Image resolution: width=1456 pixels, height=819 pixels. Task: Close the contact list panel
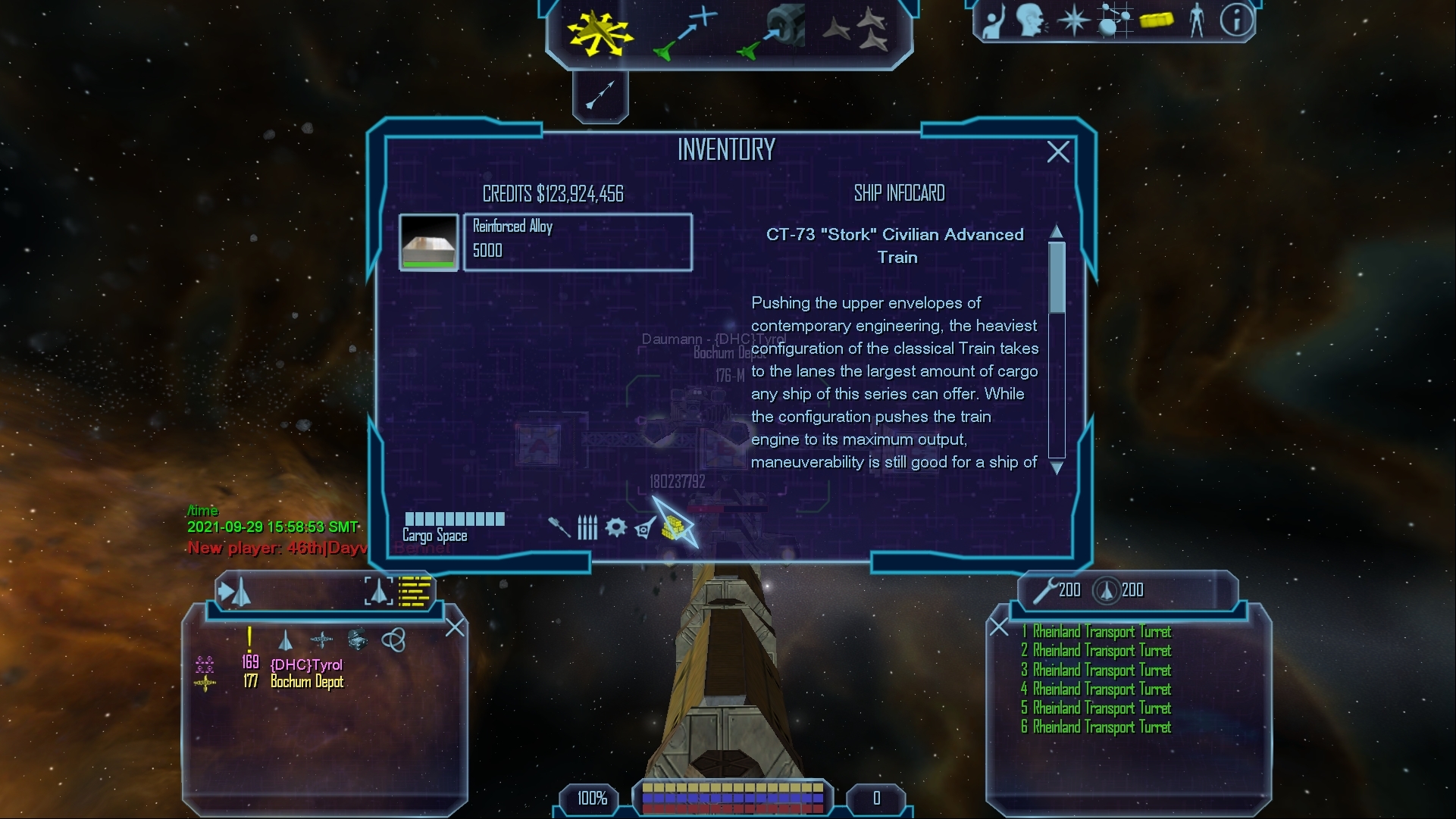pos(455,627)
